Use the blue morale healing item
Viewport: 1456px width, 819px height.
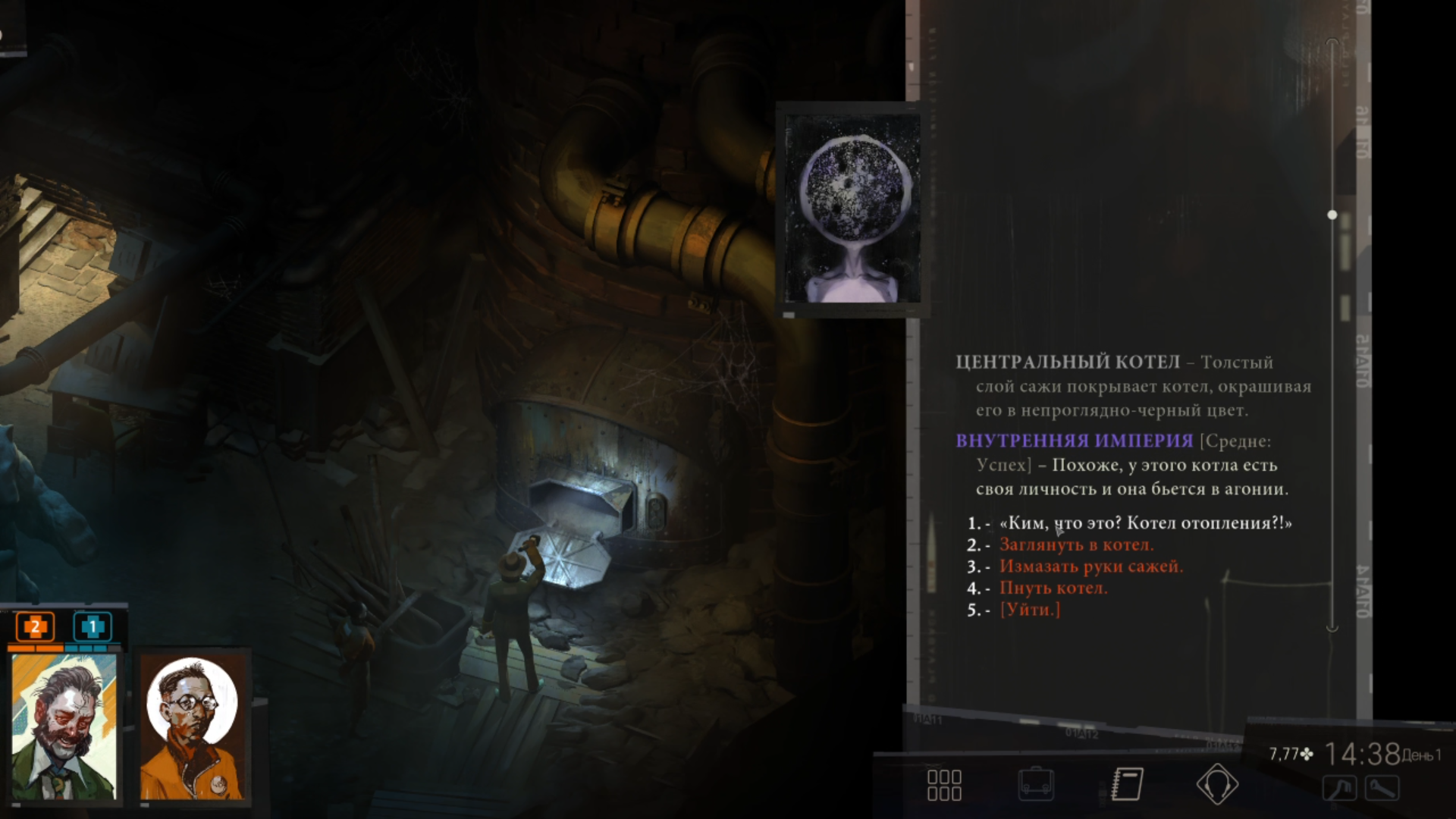93,627
